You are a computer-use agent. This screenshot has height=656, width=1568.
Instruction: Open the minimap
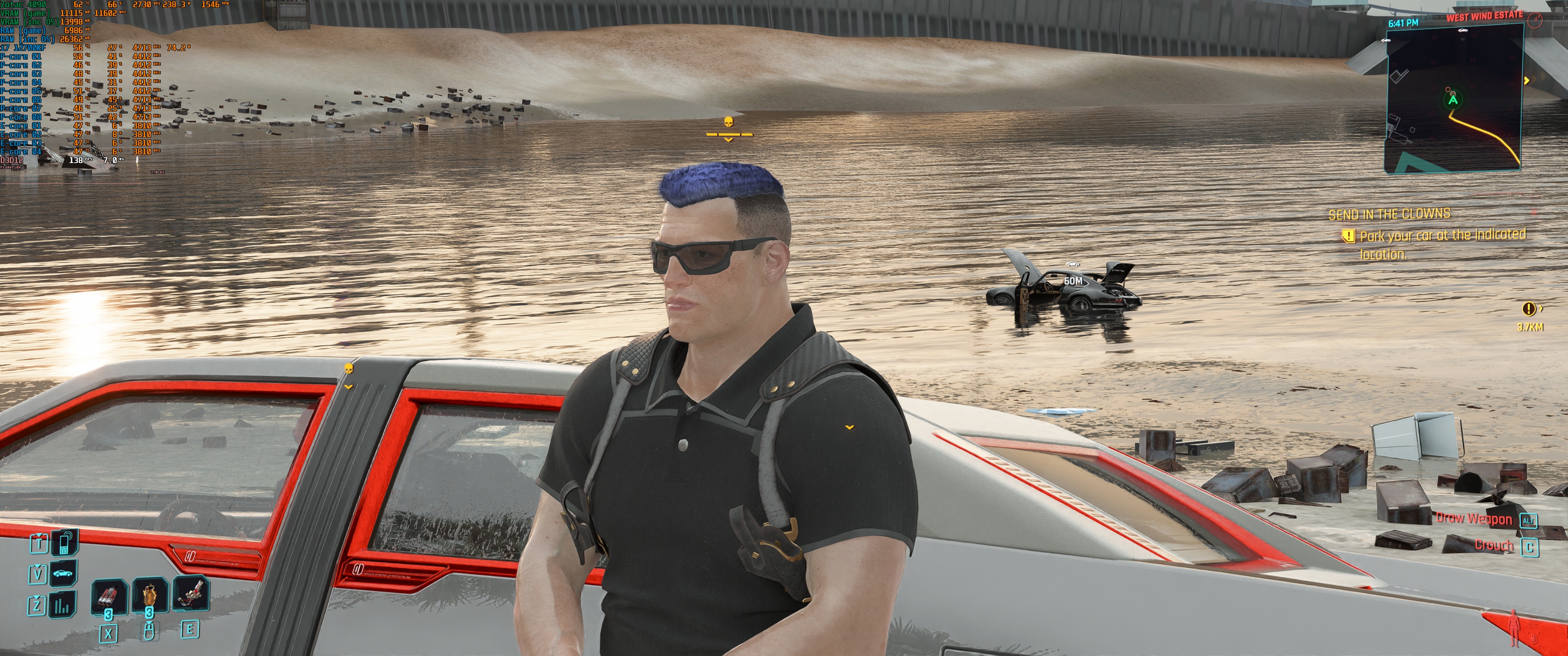coord(1455,97)
